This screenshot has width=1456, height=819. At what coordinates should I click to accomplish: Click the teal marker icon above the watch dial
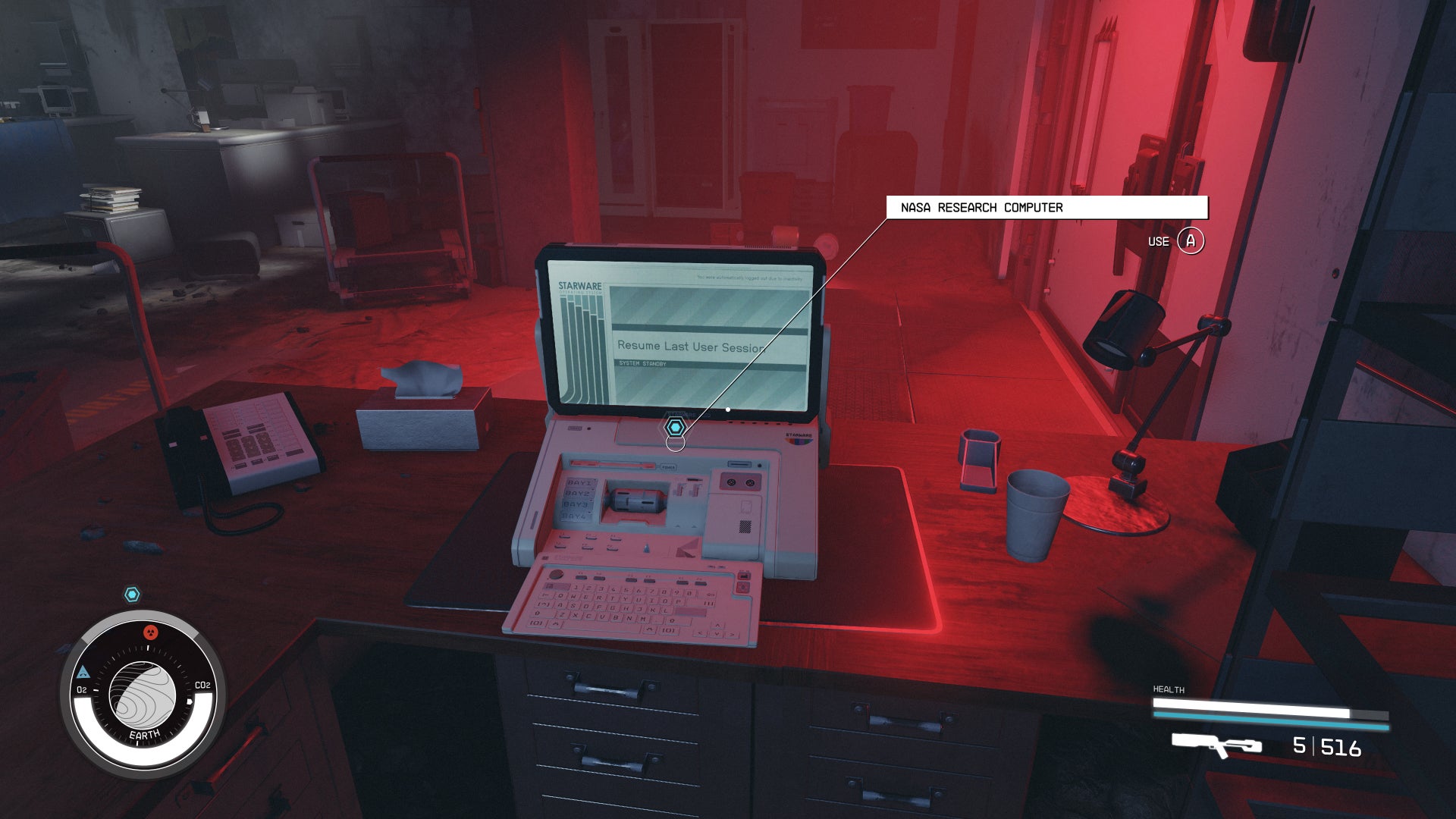coord(133,595)
